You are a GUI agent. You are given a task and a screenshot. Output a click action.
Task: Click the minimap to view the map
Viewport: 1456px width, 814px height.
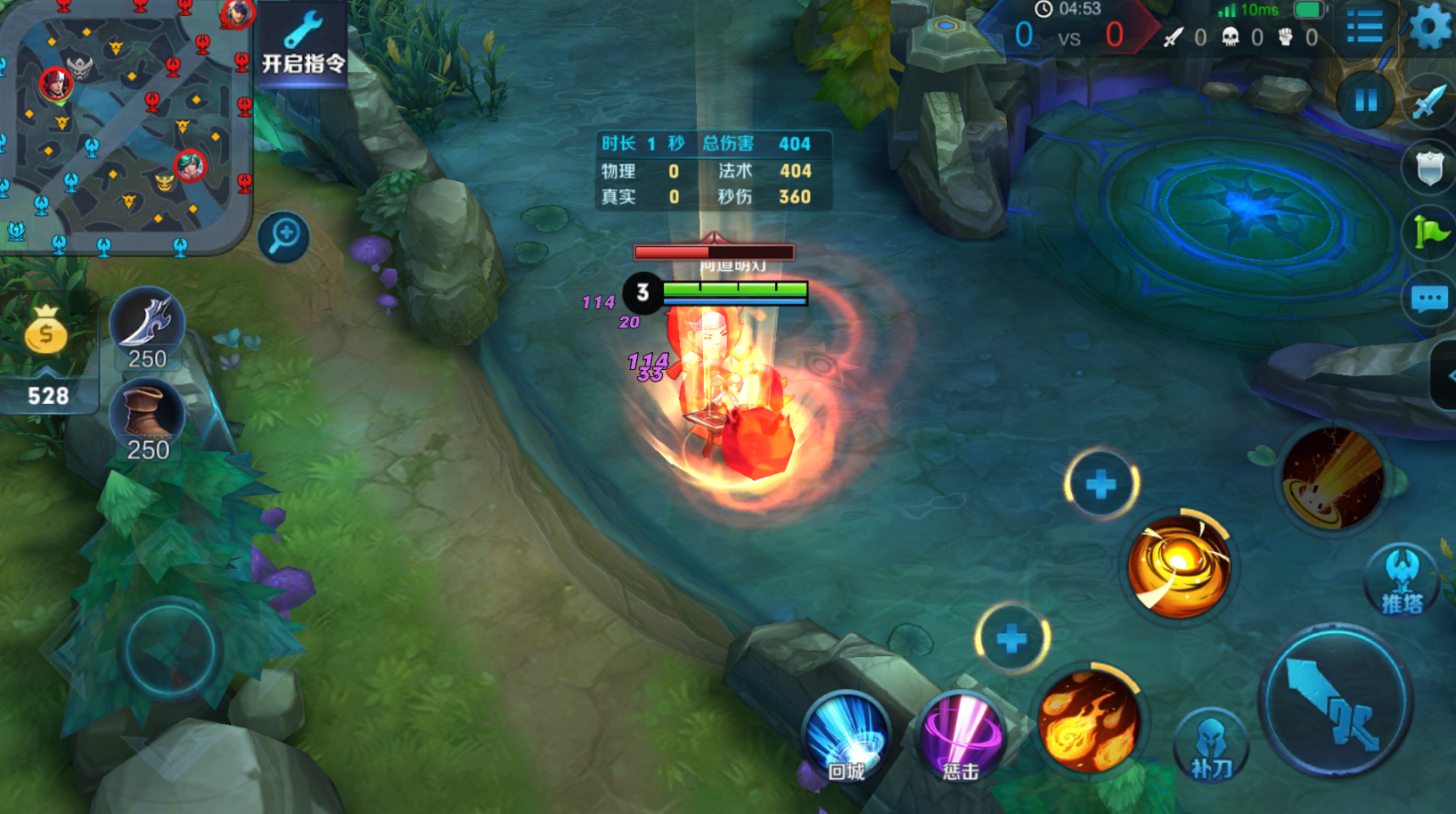point(125,125)
